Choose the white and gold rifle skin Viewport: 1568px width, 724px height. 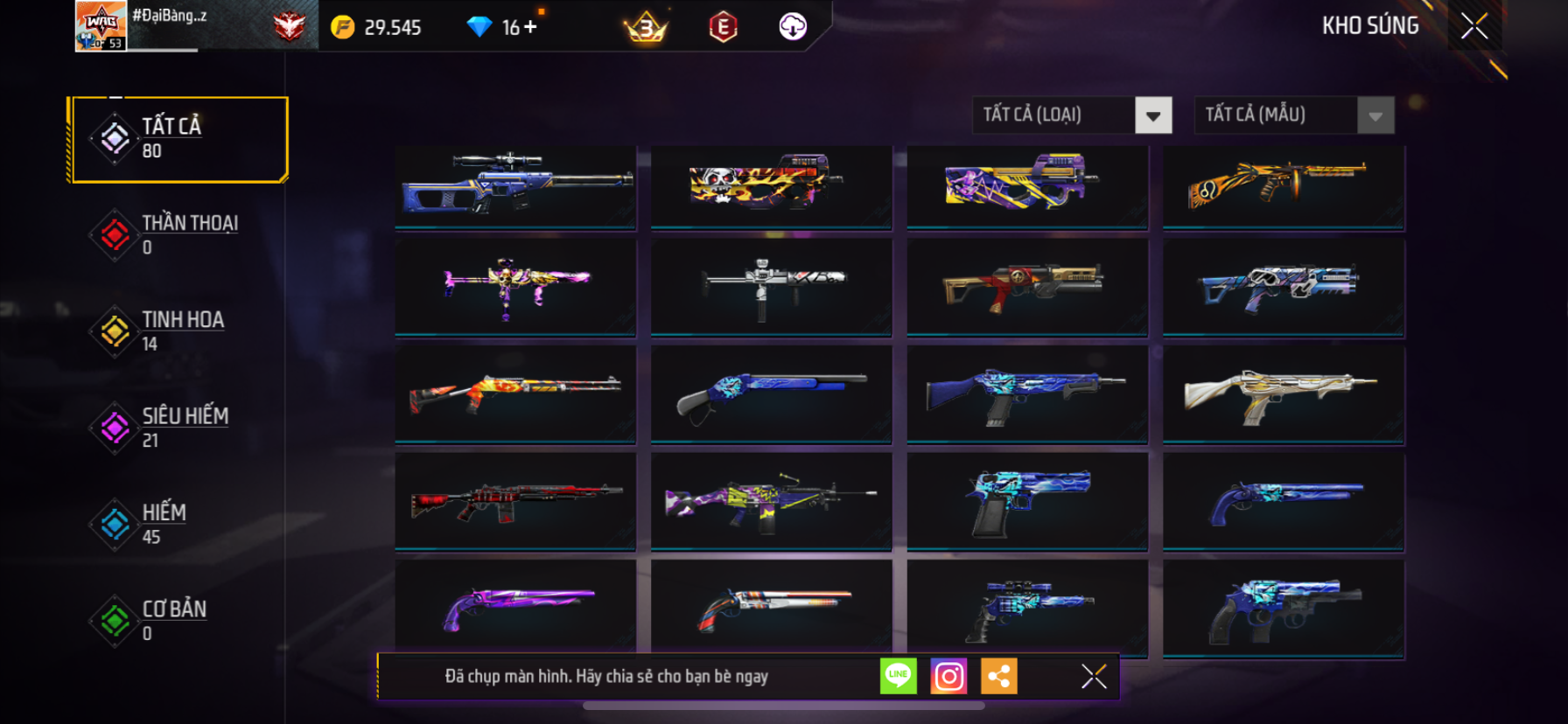click(1283, 393)
